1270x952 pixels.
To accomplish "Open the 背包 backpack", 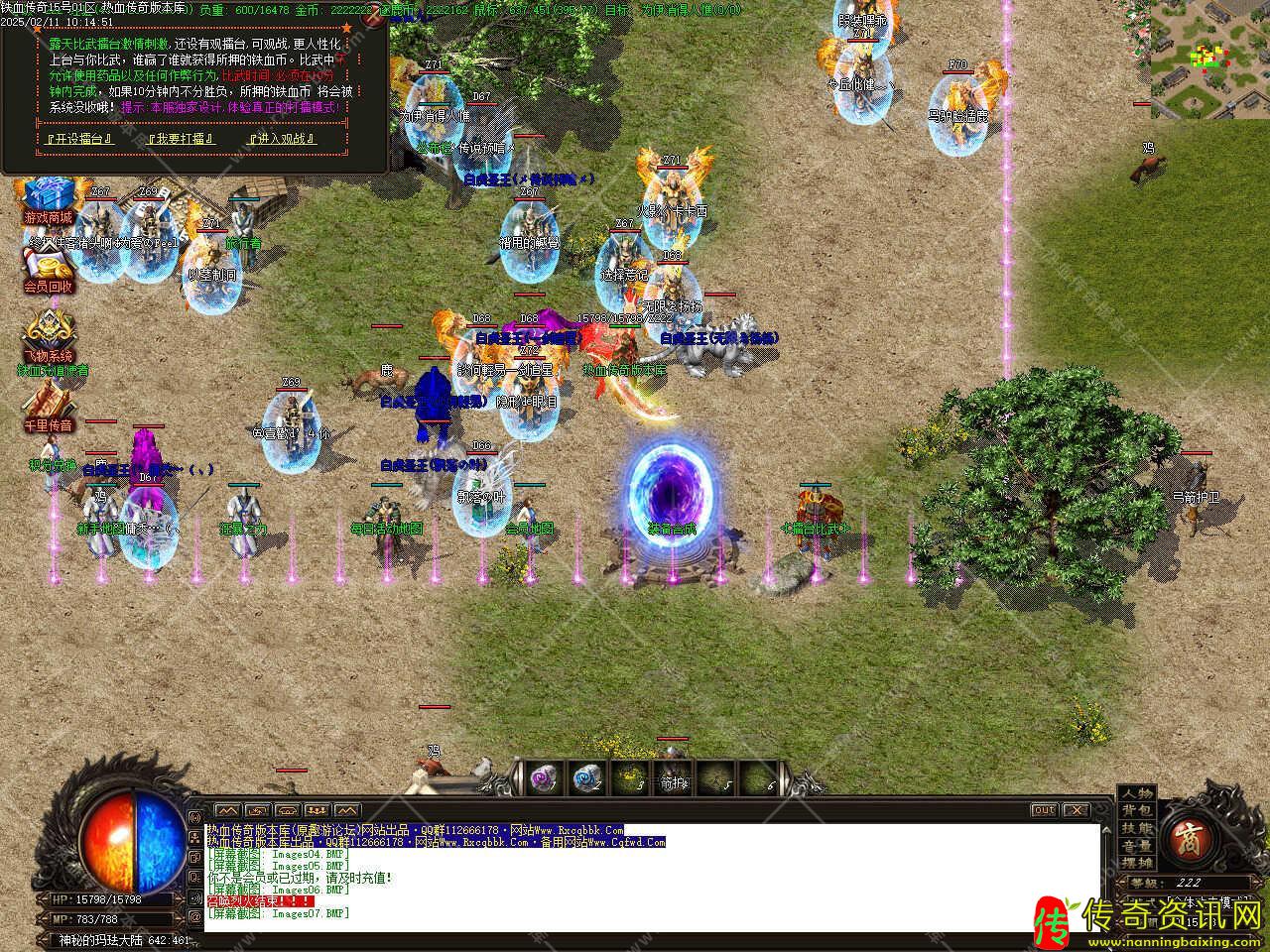I will [x=1136, y=811].
